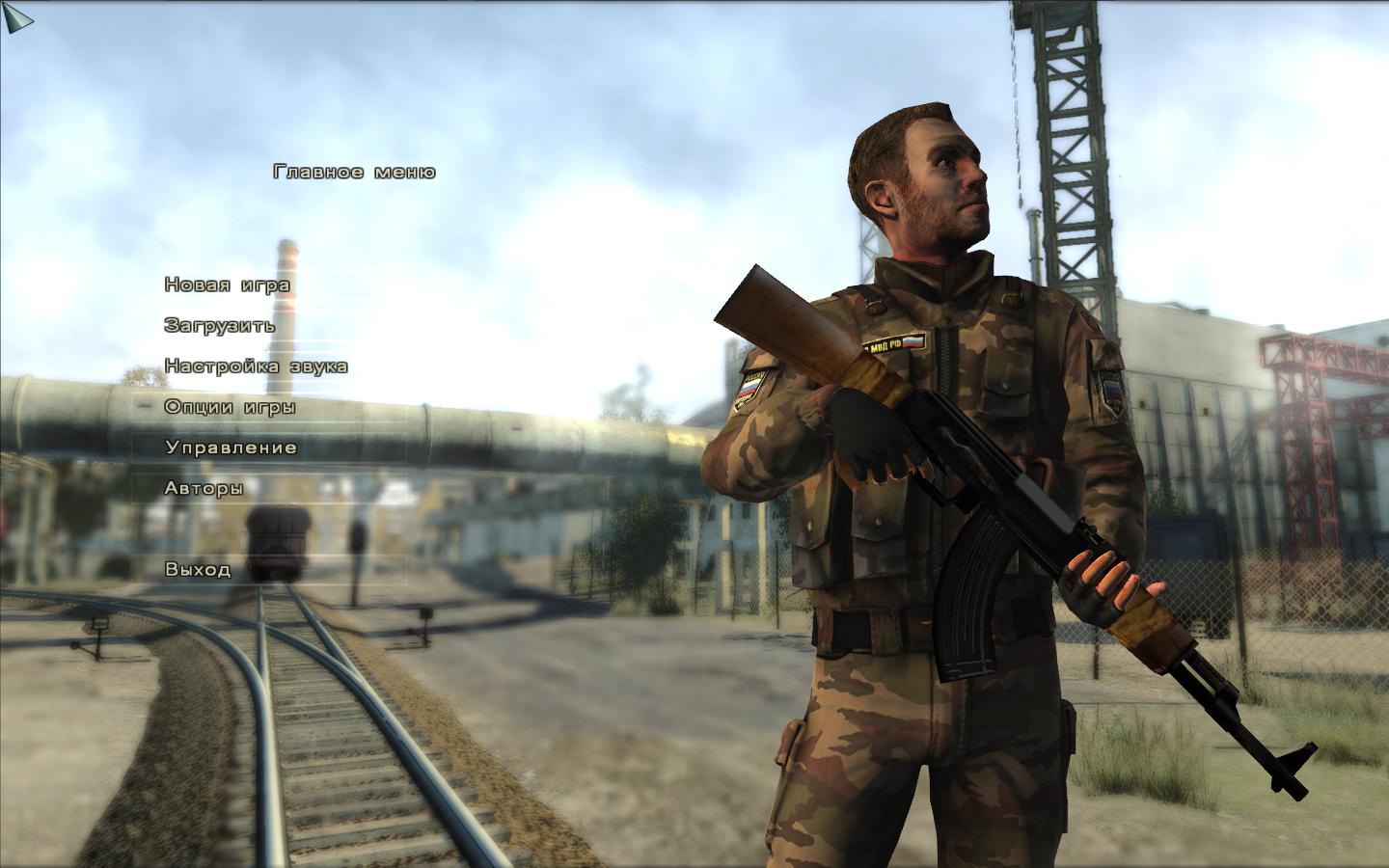Click Выход to exit the game
Viewport: 1389px width, 868px height.
click(198, 569)
